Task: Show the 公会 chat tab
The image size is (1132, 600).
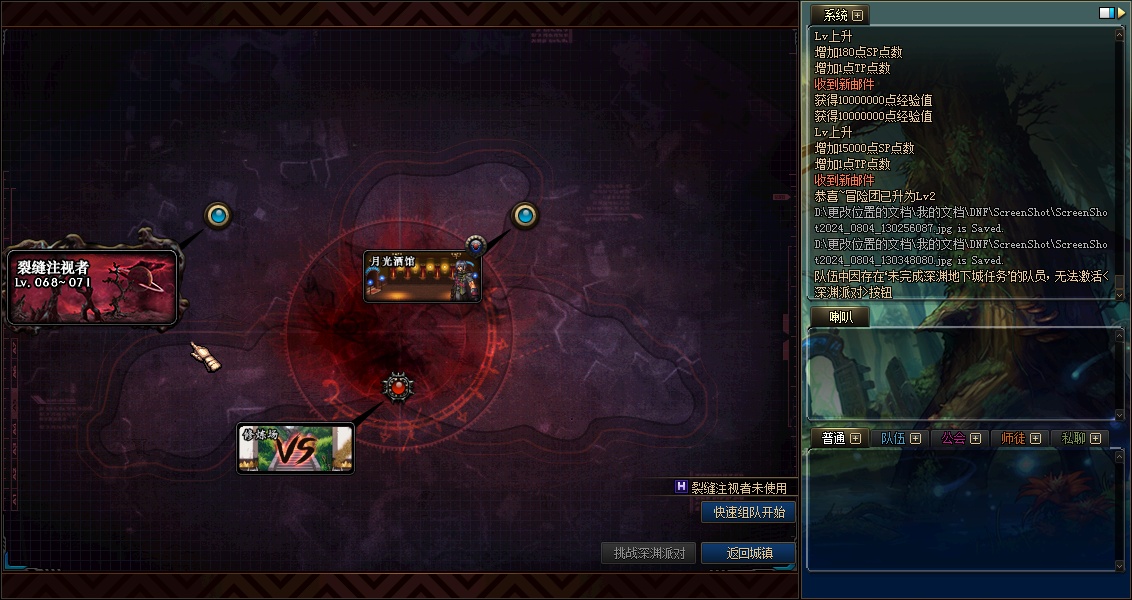Action: [x=953, y=438]
